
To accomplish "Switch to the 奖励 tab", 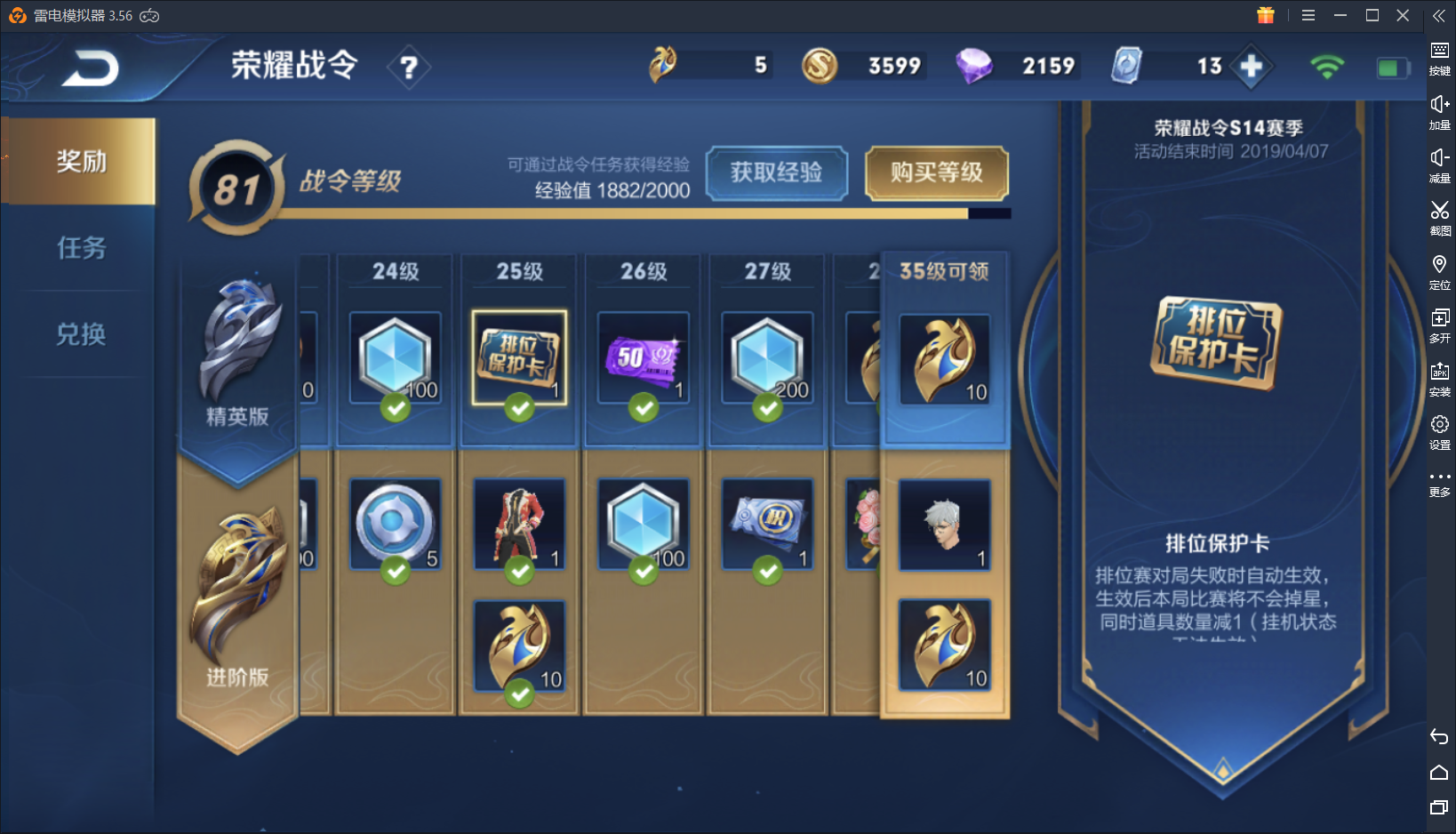I will click(x=80, y=161).
